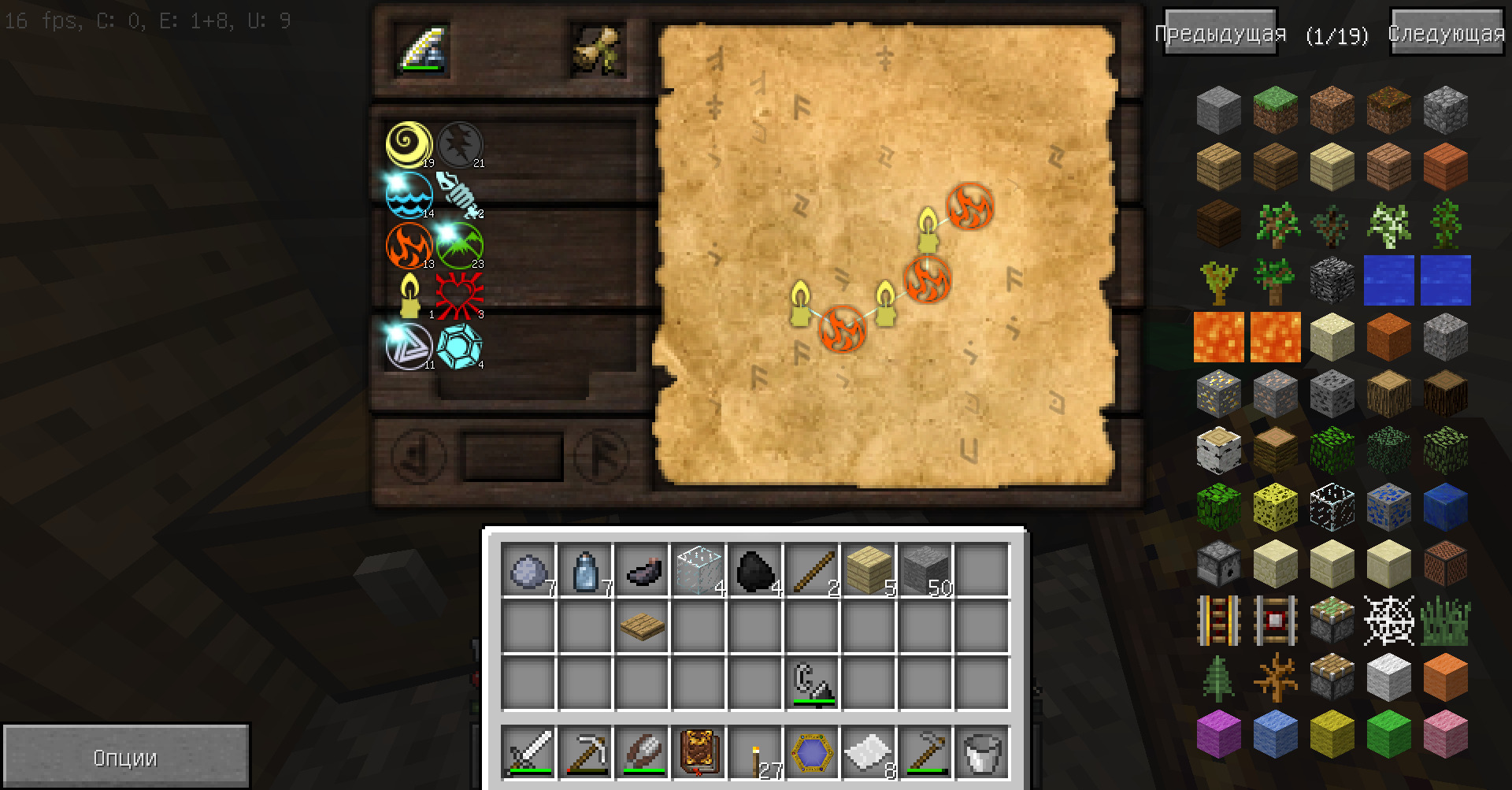This screenshot has width=1512, height=790.
Task: Select the dark gray entropy aspect
Action: coord(459,144)
